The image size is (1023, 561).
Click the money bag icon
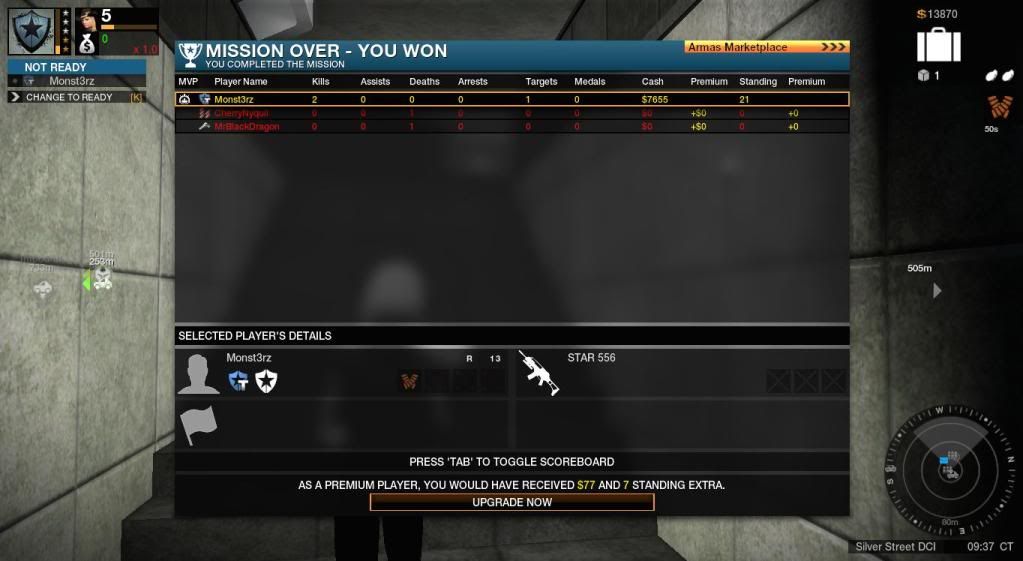87,43
